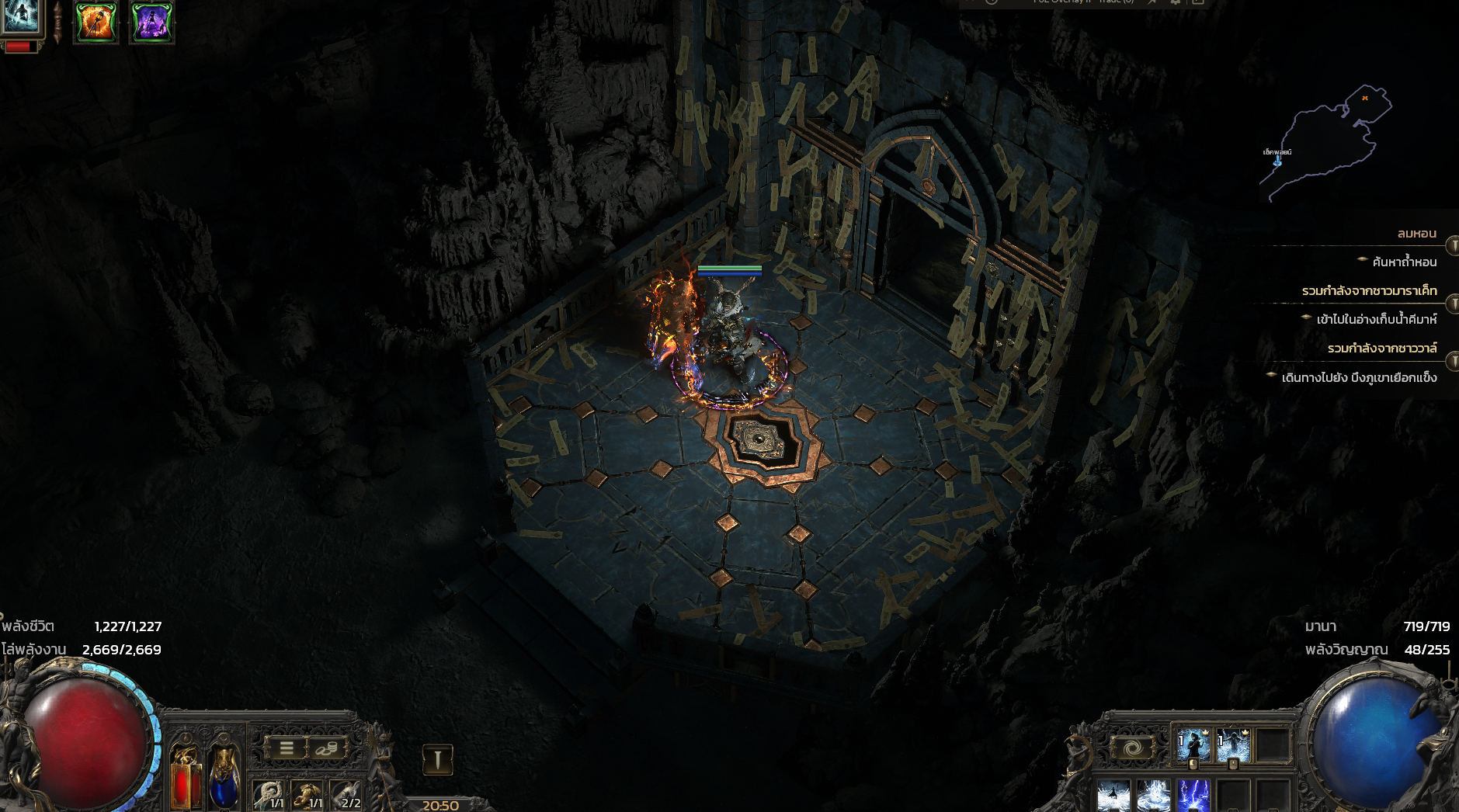Select the charm slot showing 2/2
1459x812 pixels.
tap(346, 796)
